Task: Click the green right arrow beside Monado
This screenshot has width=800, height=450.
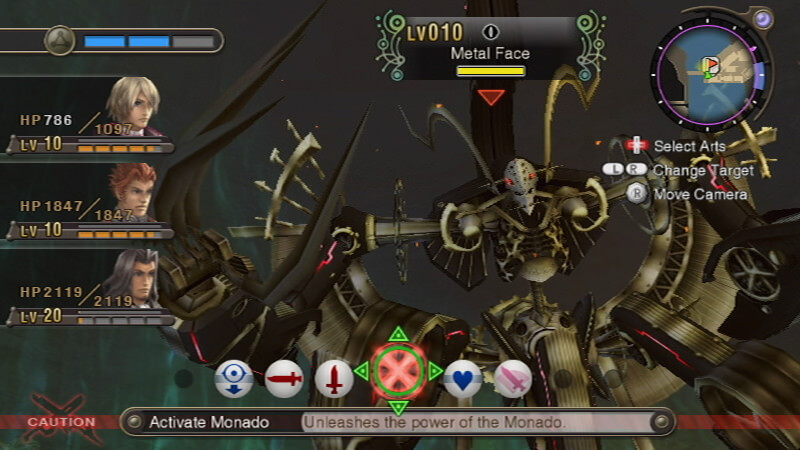Action: coord(436,372)
